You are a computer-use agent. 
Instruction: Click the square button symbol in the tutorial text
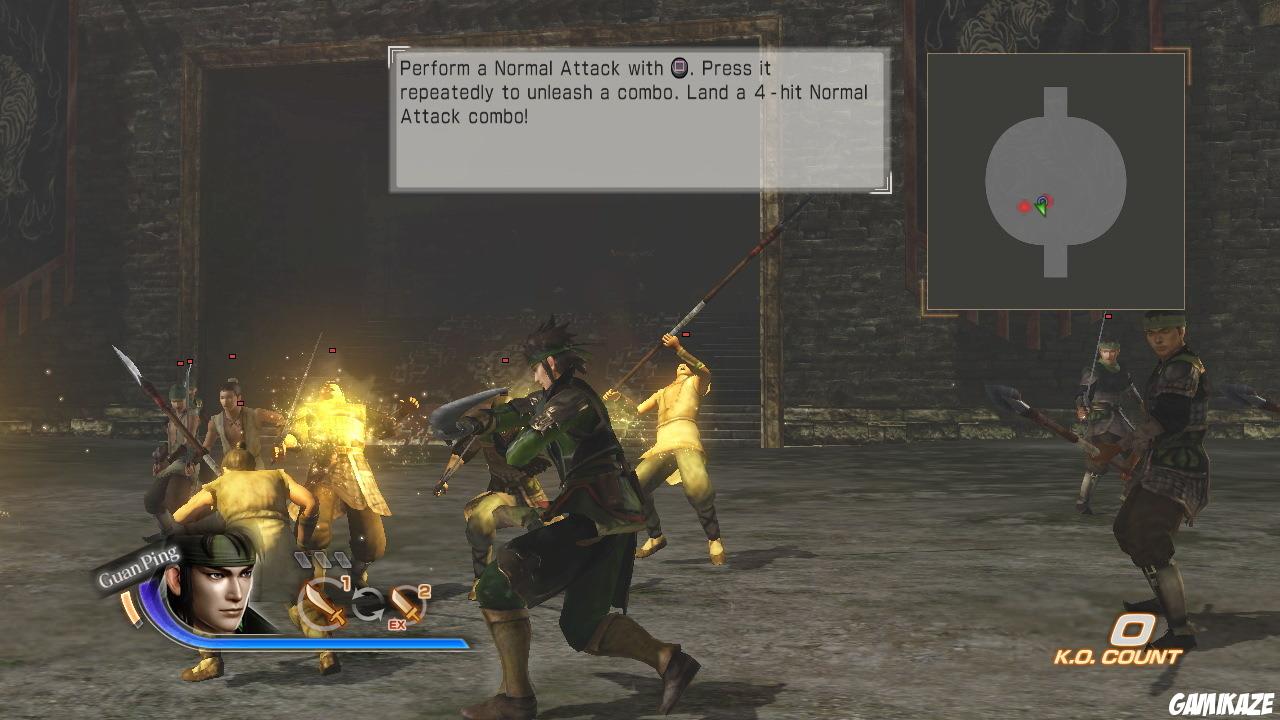click(x=681, y=69)
